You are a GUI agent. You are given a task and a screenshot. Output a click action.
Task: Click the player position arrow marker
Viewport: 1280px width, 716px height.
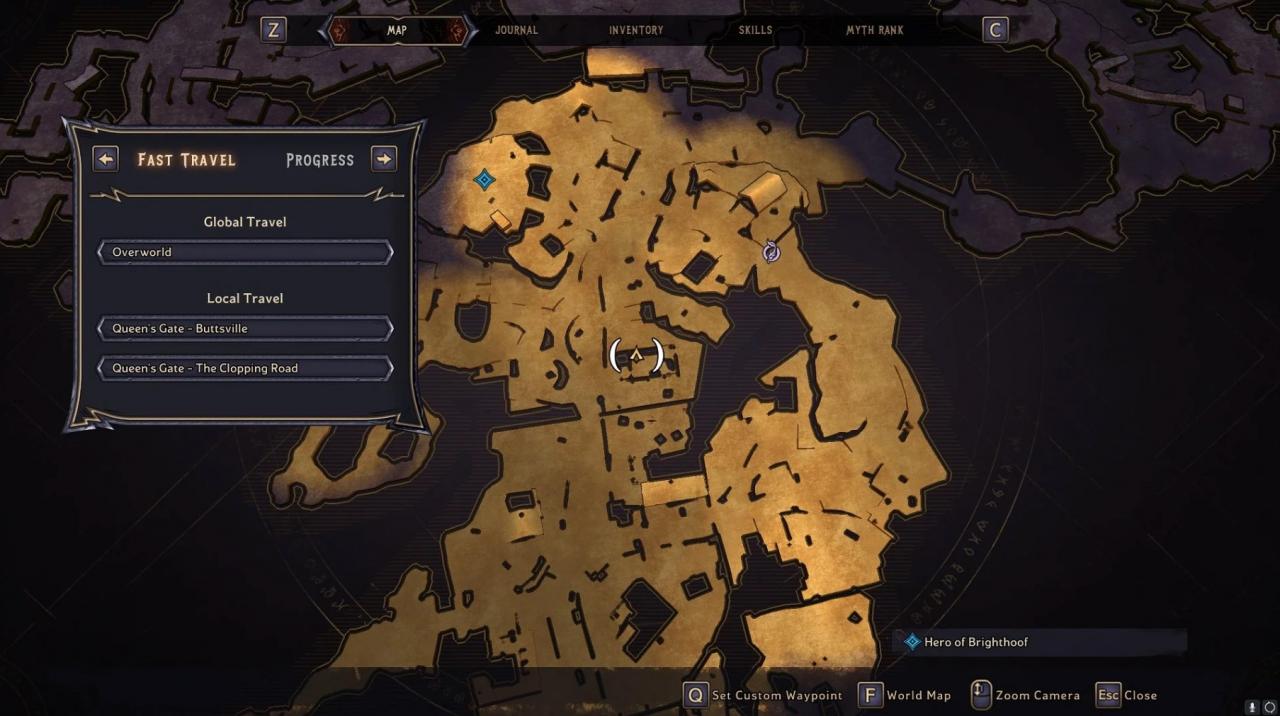[x=636, y=355]
